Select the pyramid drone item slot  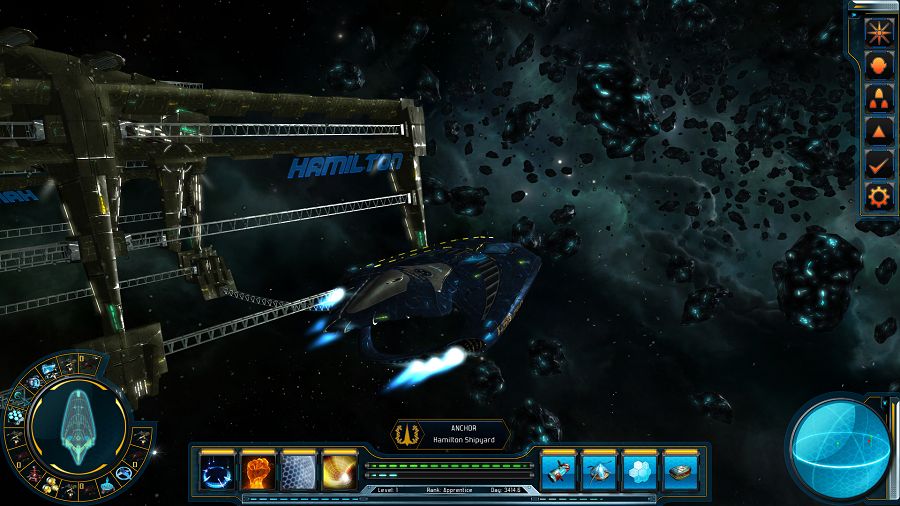599,470
